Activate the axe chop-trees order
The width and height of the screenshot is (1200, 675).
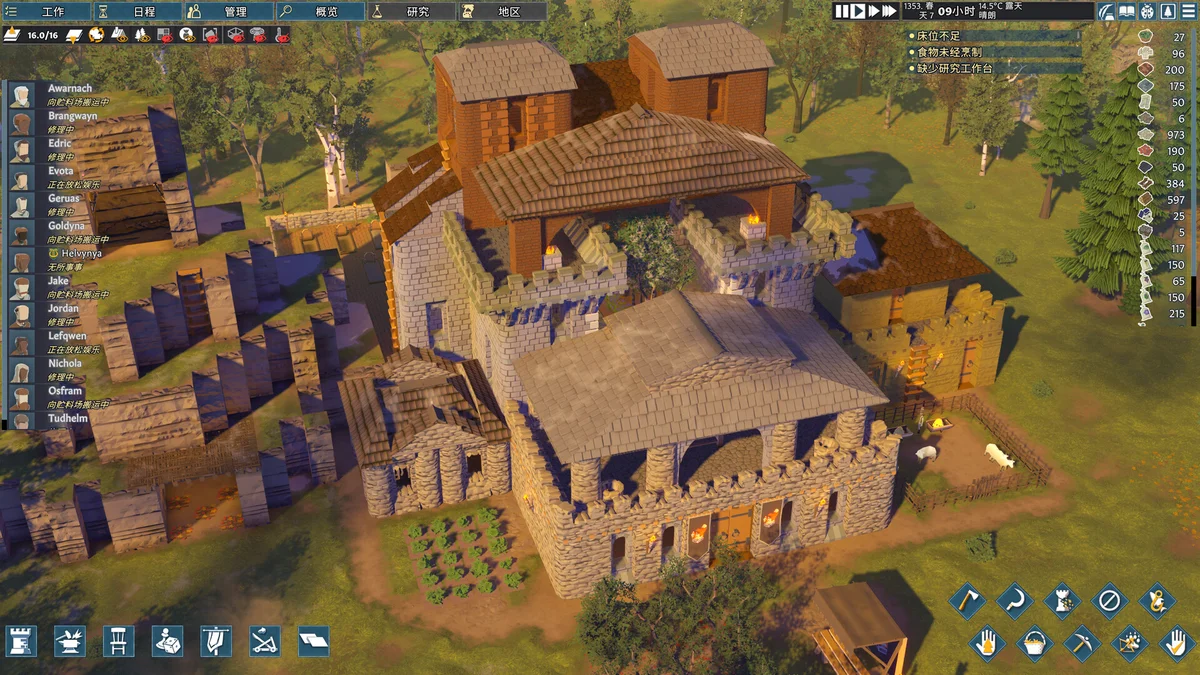(x=967, y=601)
